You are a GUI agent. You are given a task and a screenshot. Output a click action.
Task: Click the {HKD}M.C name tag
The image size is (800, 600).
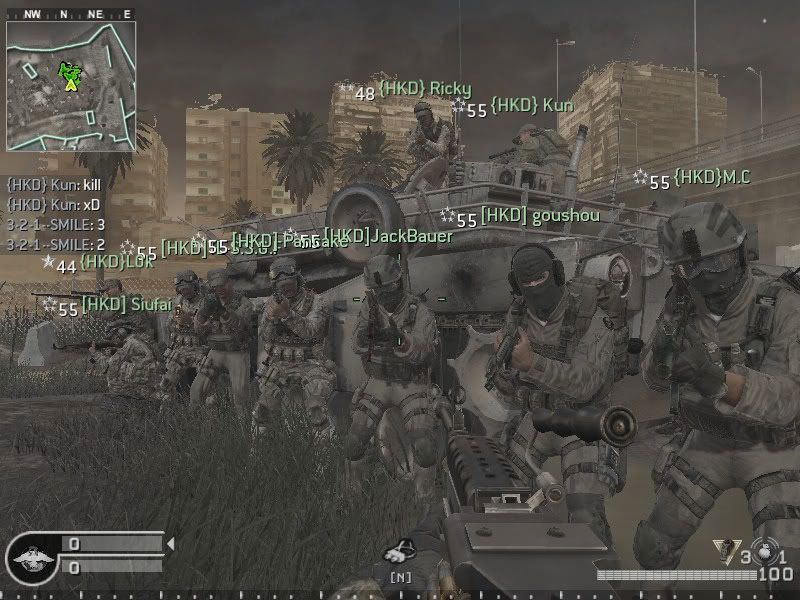[711, 178]
